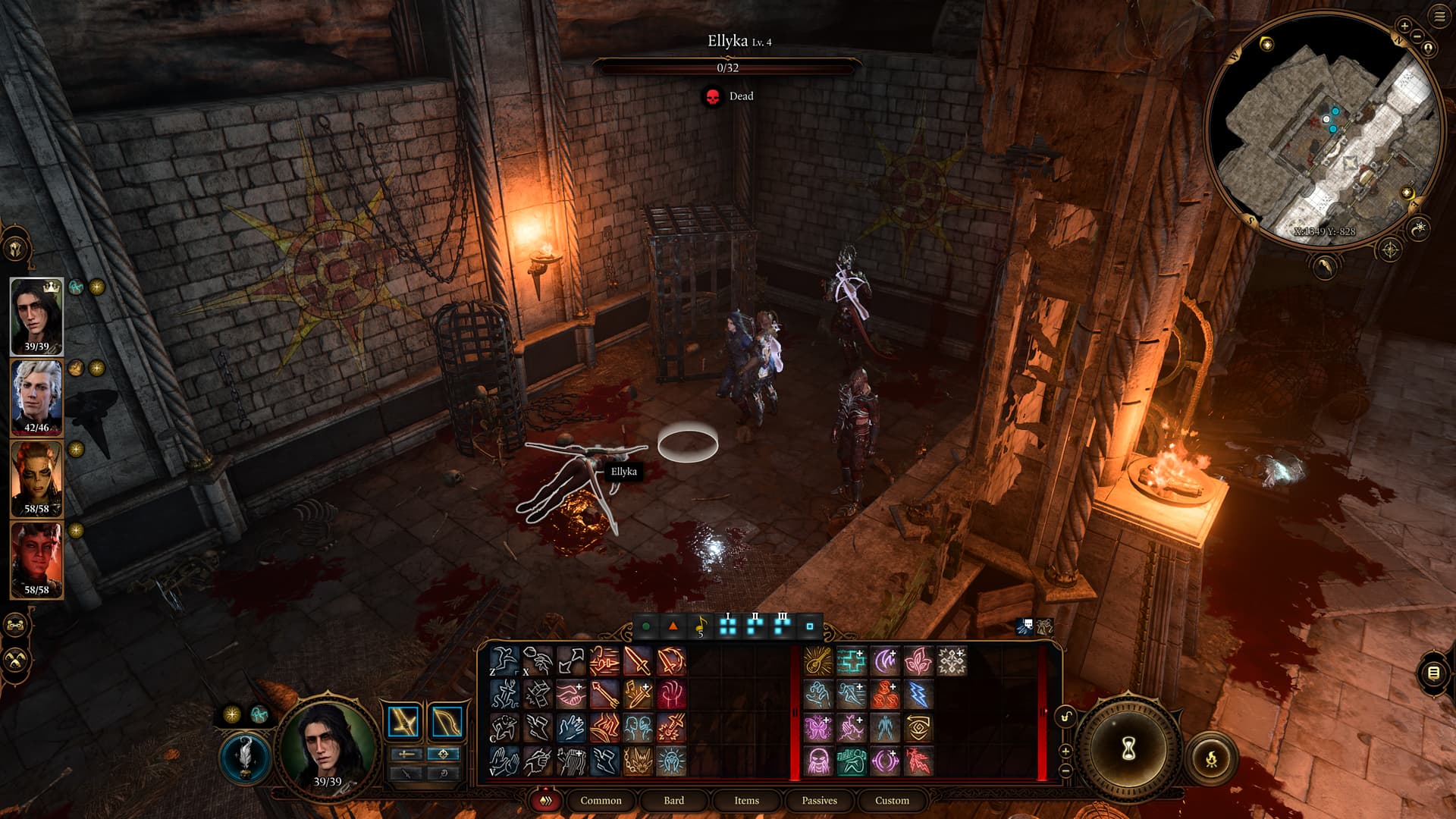Select Karlach's red-skinned party portrait
Screen dimensions: 1456x819
36,560
